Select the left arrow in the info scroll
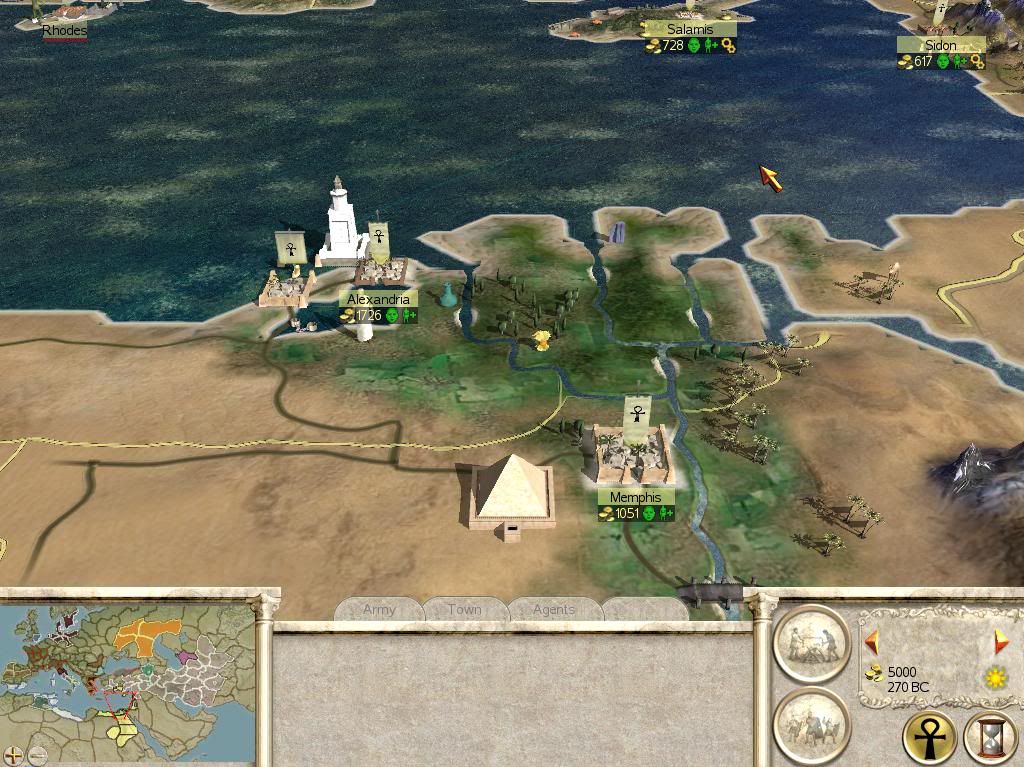 pyautogui.click(x=871, y=641)
